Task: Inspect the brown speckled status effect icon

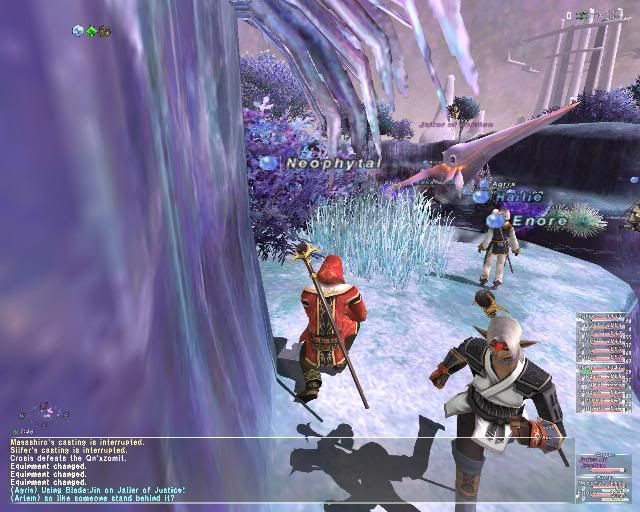Action: pos(104,31)
